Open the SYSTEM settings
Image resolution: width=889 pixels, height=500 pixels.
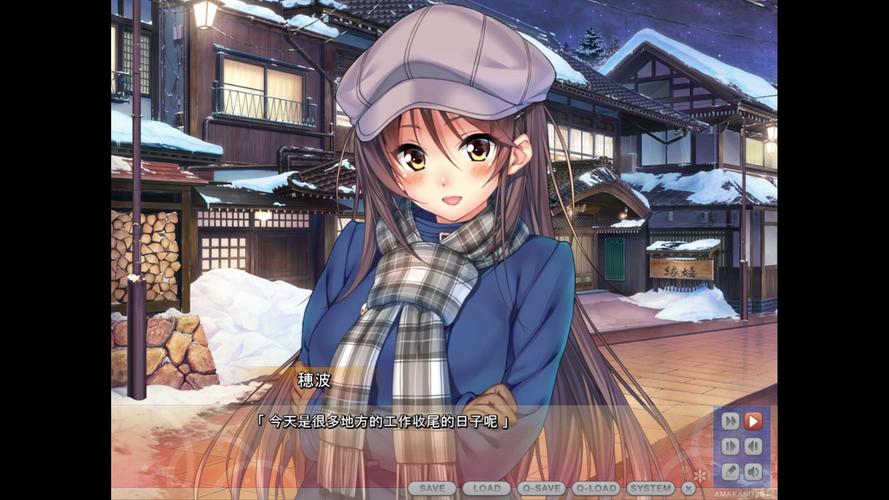[x=651, y=488]
